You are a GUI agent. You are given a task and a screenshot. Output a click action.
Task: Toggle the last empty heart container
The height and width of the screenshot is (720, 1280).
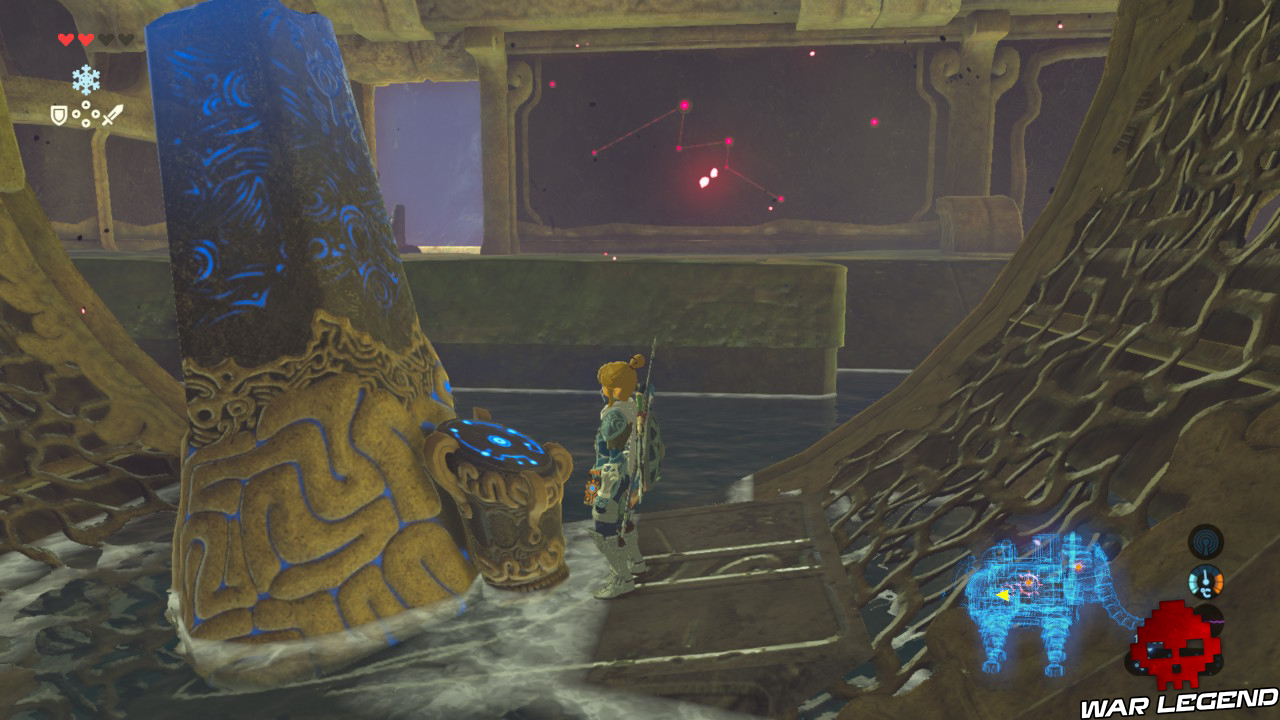coord(126,40)
